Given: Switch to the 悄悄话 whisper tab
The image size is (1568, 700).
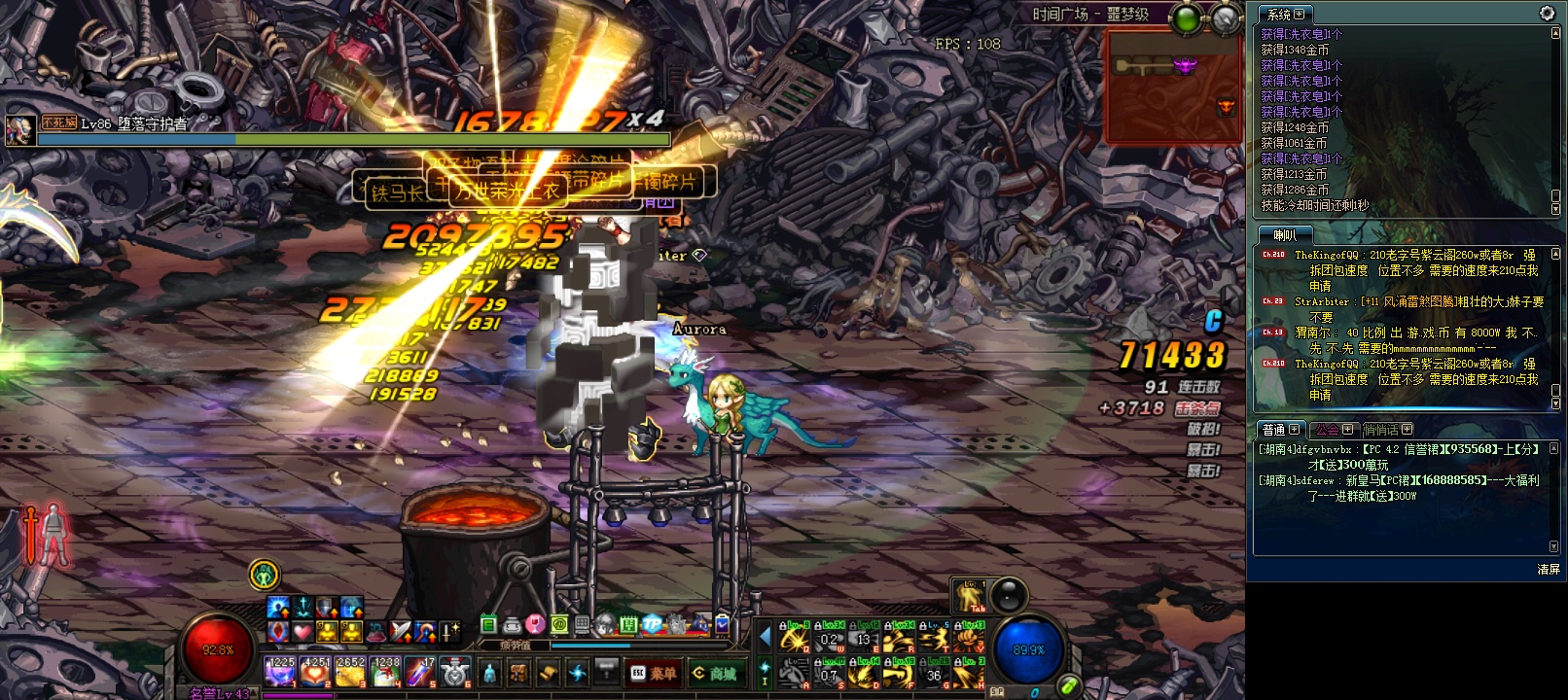Looking at the screenshot, I should pos(1386,430).
